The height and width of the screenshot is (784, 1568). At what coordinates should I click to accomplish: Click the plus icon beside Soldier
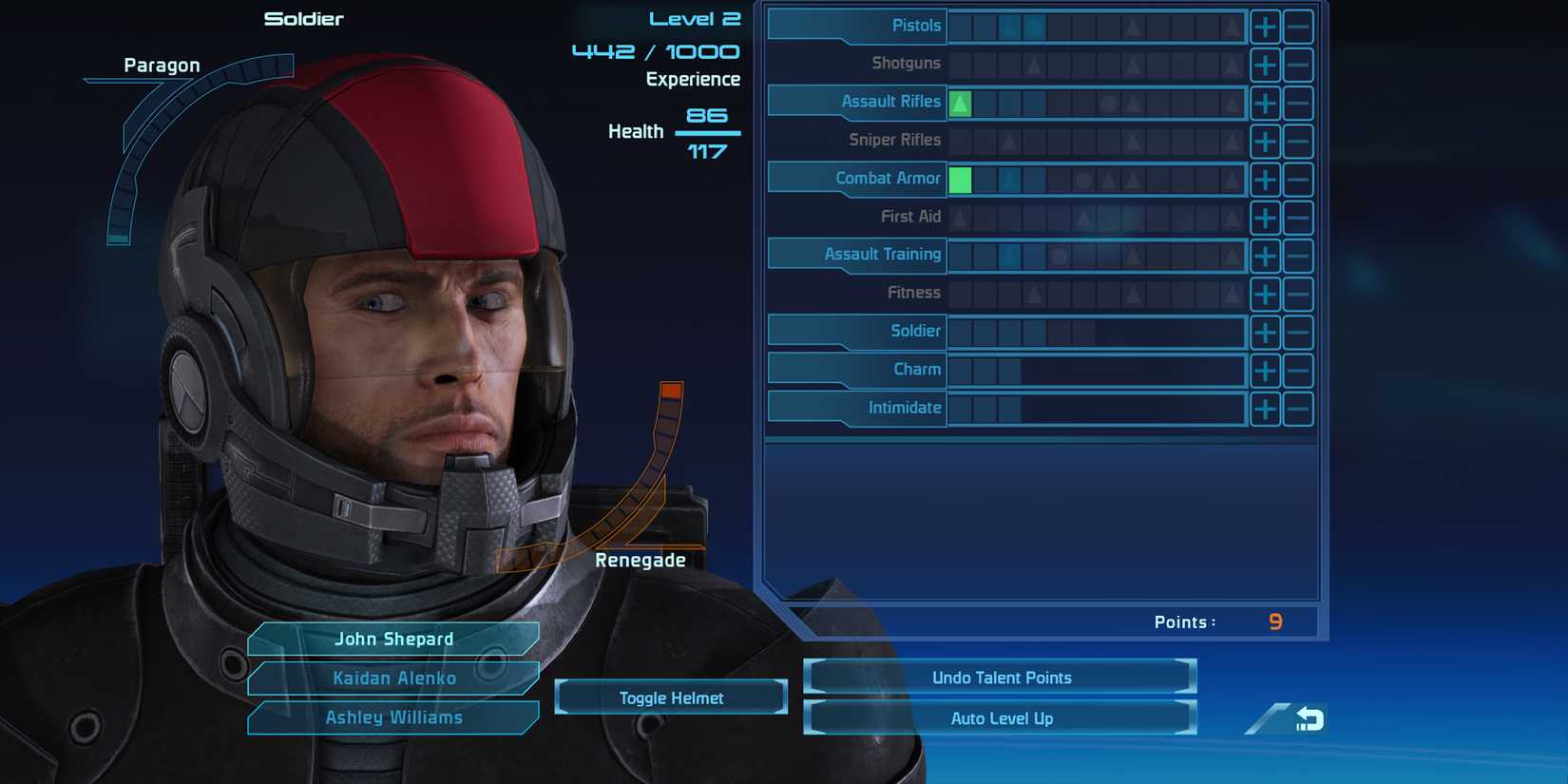click(x=1265, y=332)
